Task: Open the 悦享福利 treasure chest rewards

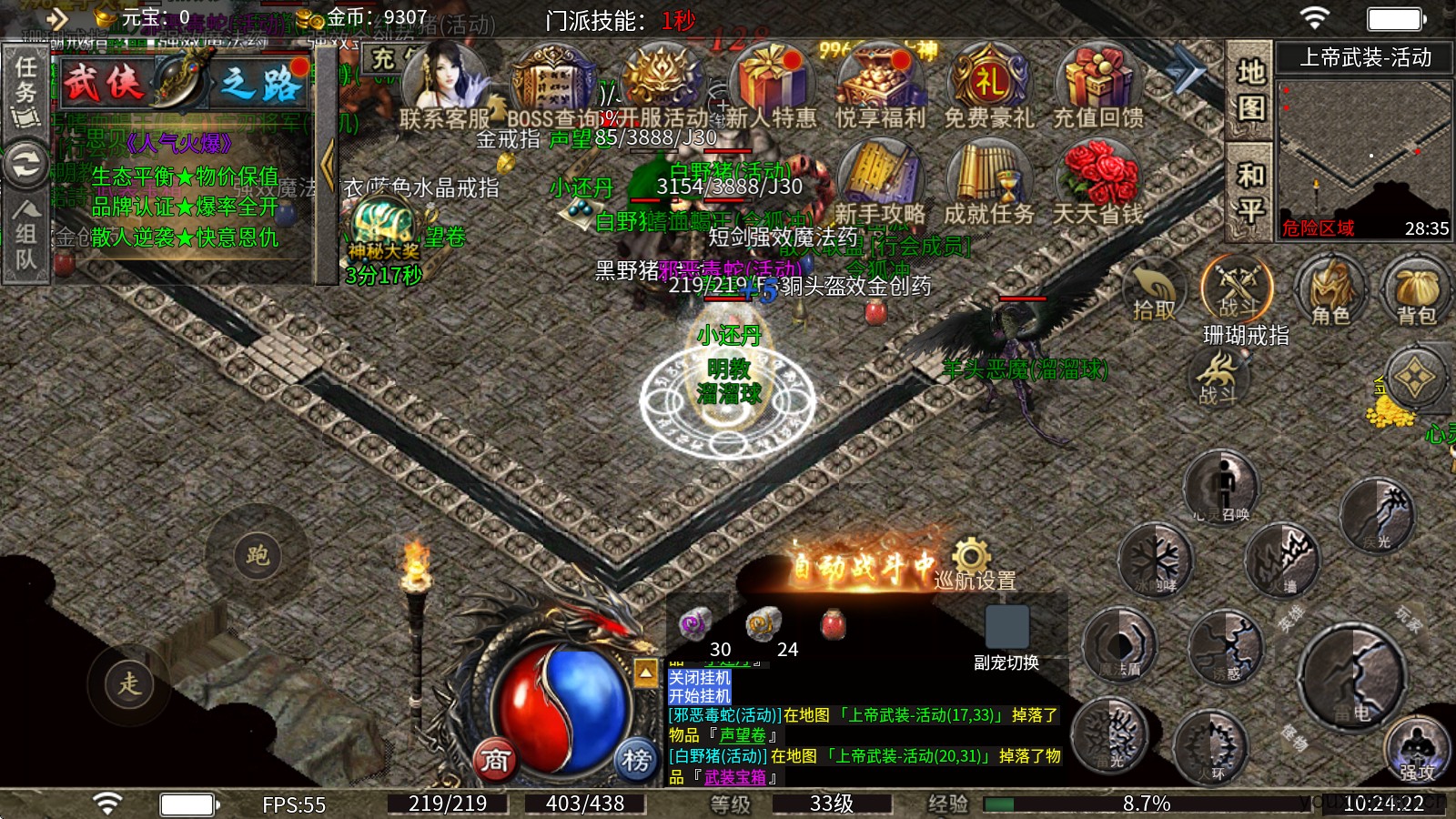Action: tap(880, 86)
